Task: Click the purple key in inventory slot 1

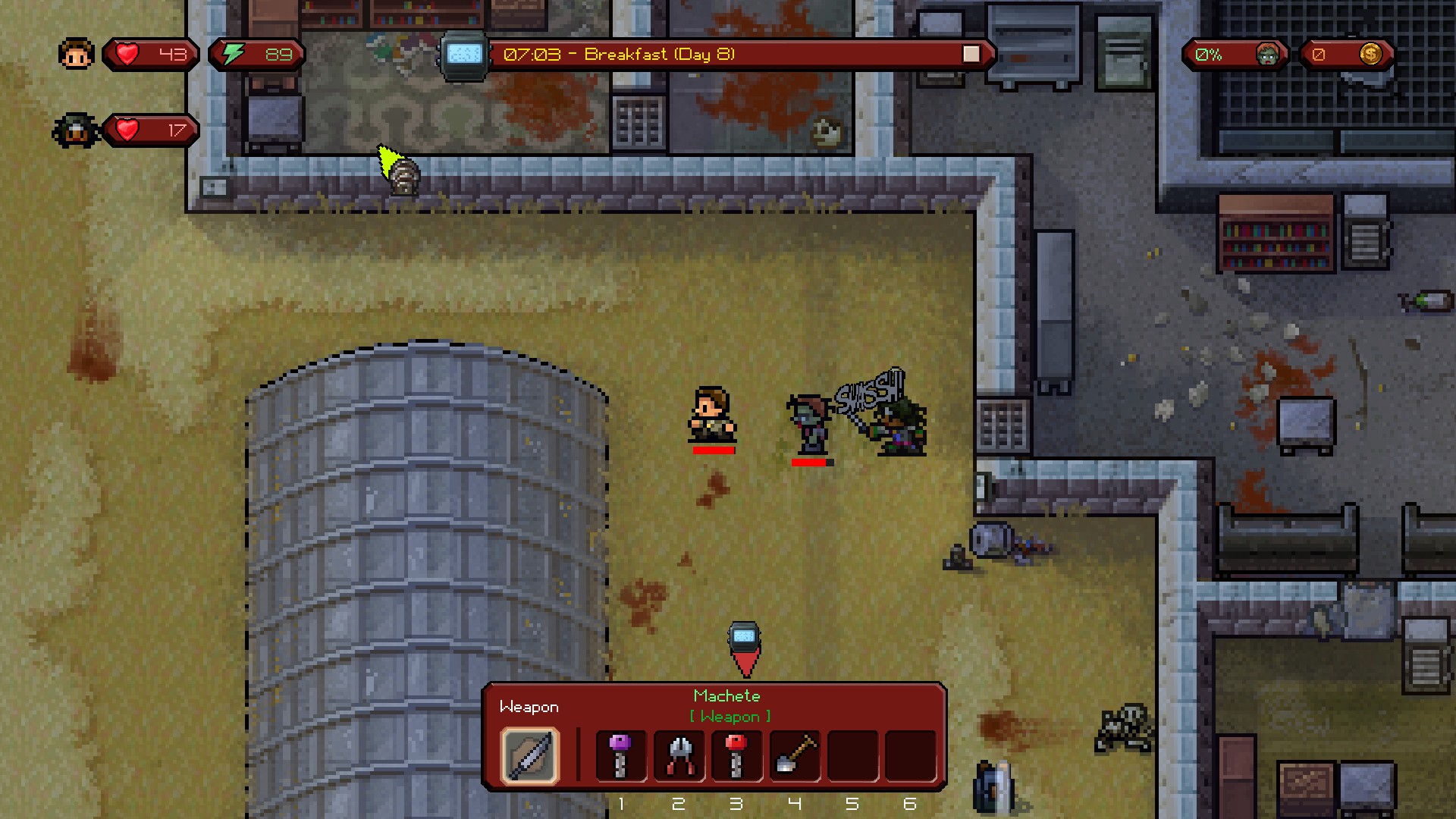Action: tap(620, 755)
